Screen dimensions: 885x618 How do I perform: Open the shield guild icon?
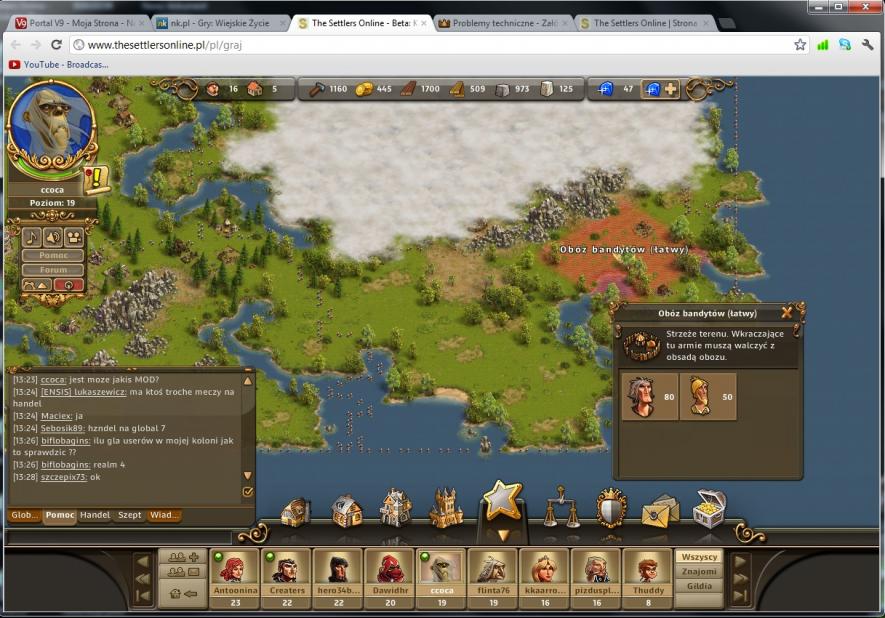[x=611, y=508]
